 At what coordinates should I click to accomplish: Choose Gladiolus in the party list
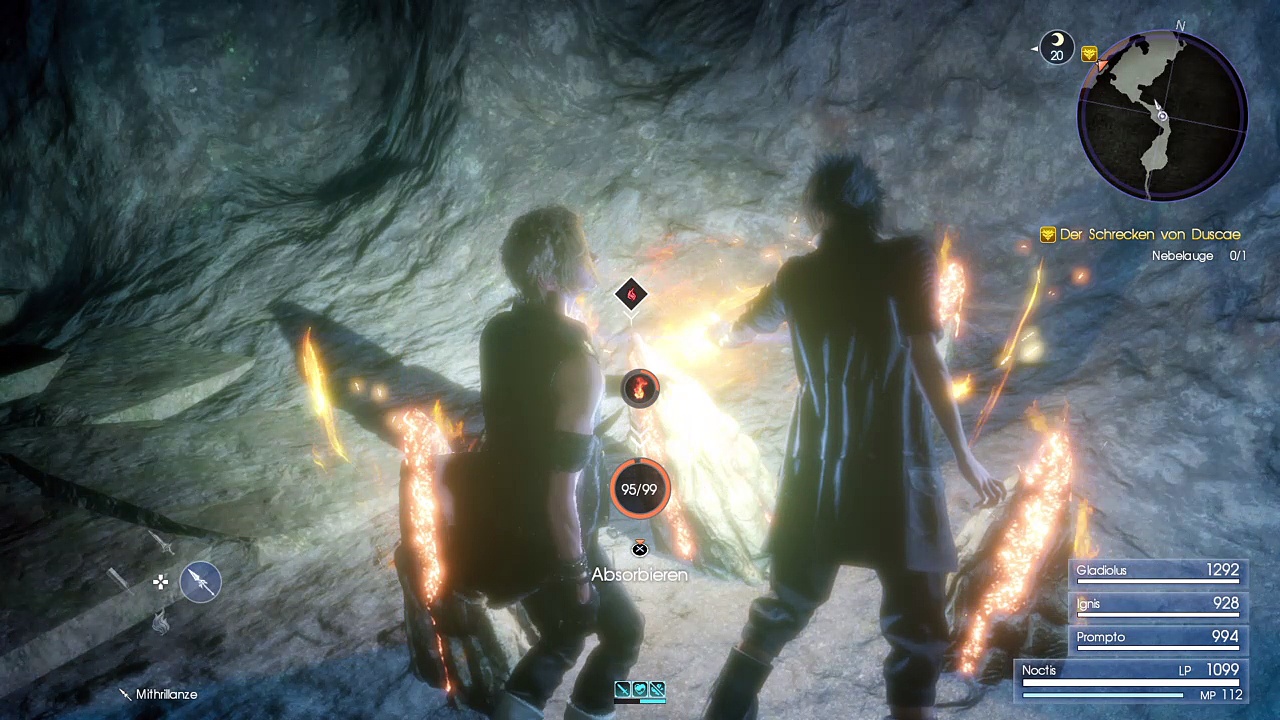click(1157, 571)
